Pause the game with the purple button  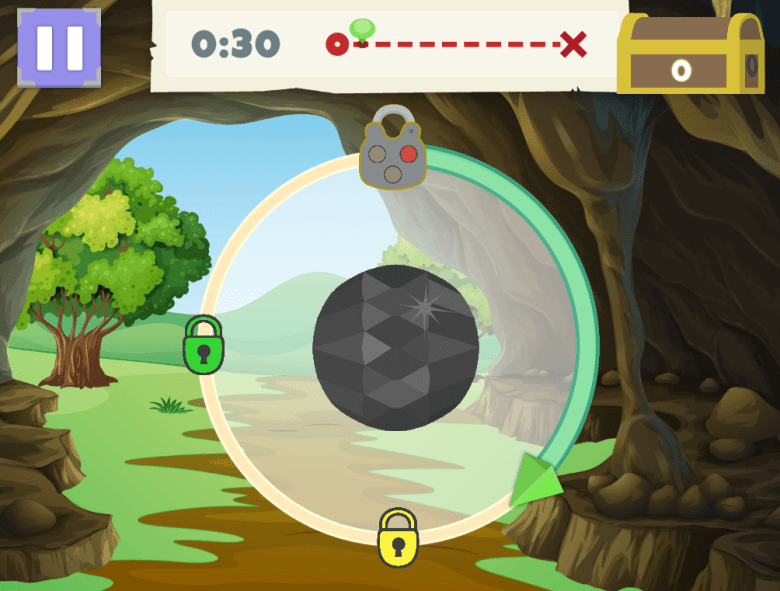coord(59,47)
